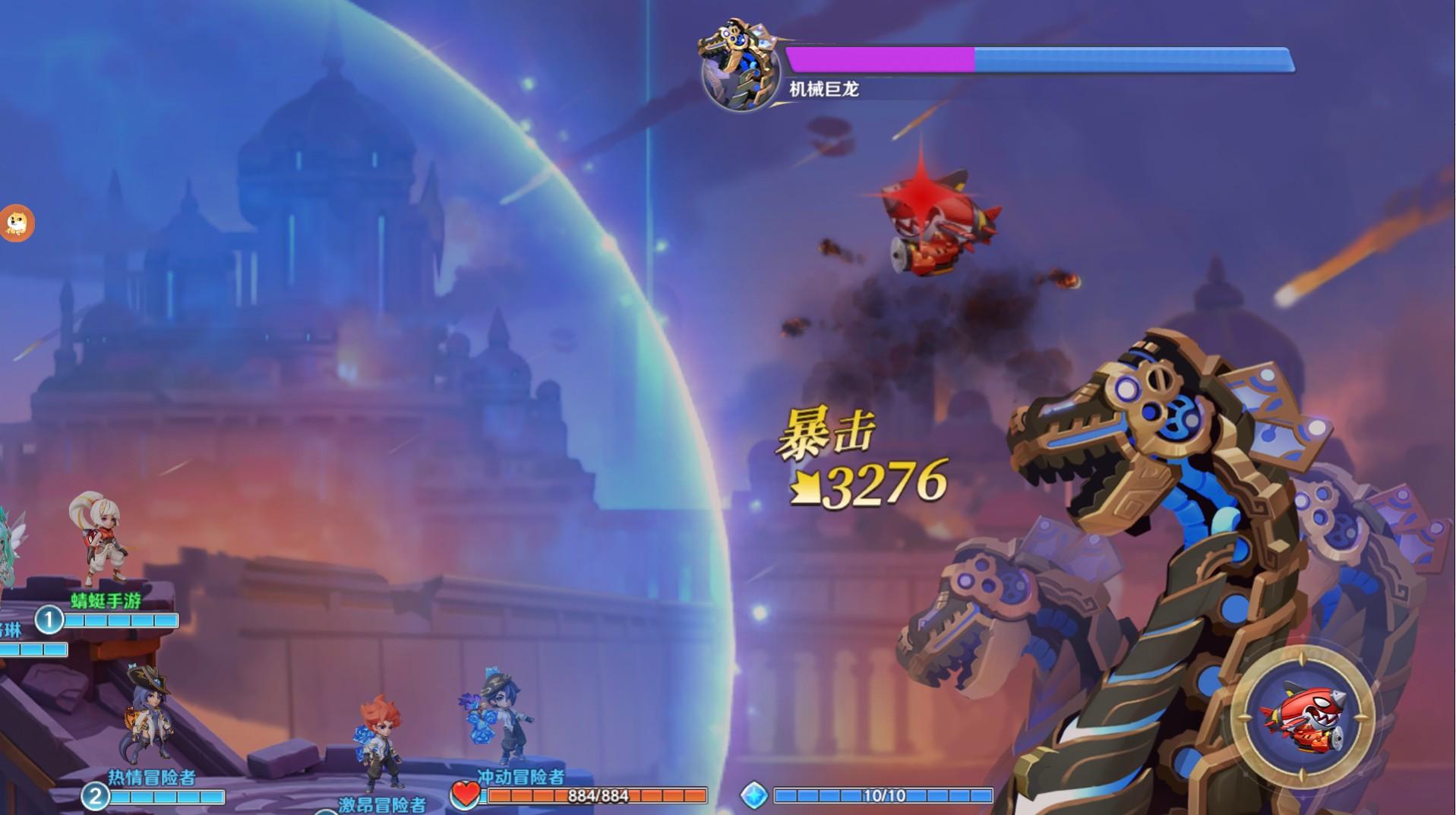Screen dimensions: 1456x815
Task: Open the Shiba dog floating icon
Action: tap(14, 223)
